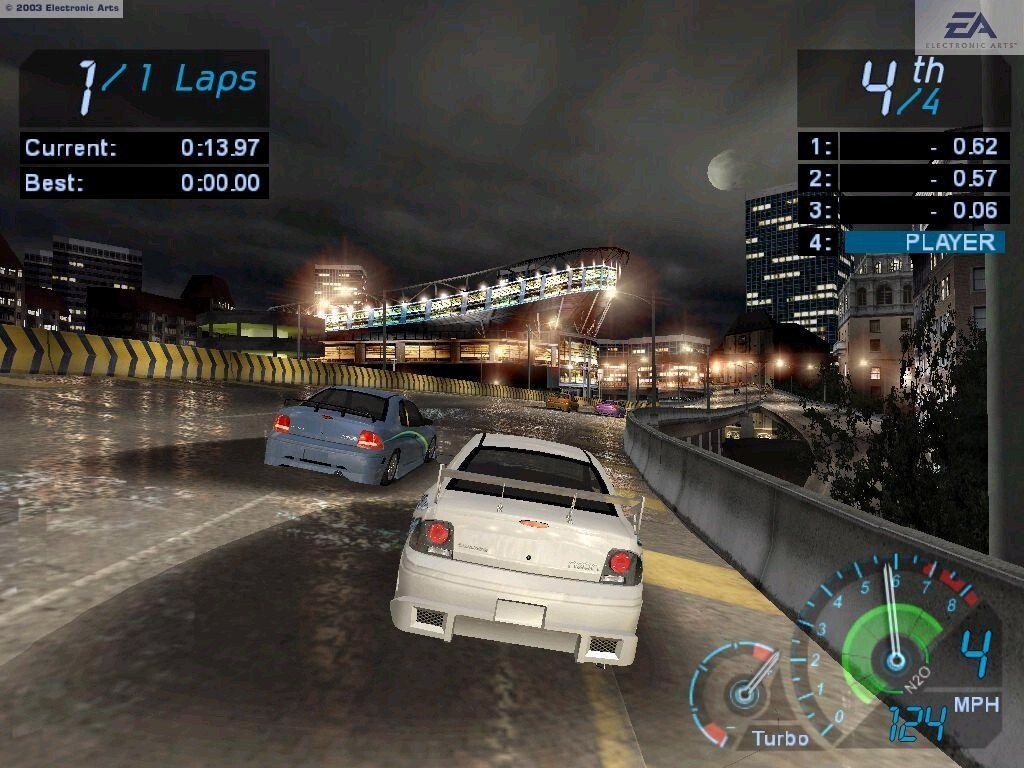Click the EA Electronic Arts logo
This screenshot has width=1024, height=768.
coord(968,29)
